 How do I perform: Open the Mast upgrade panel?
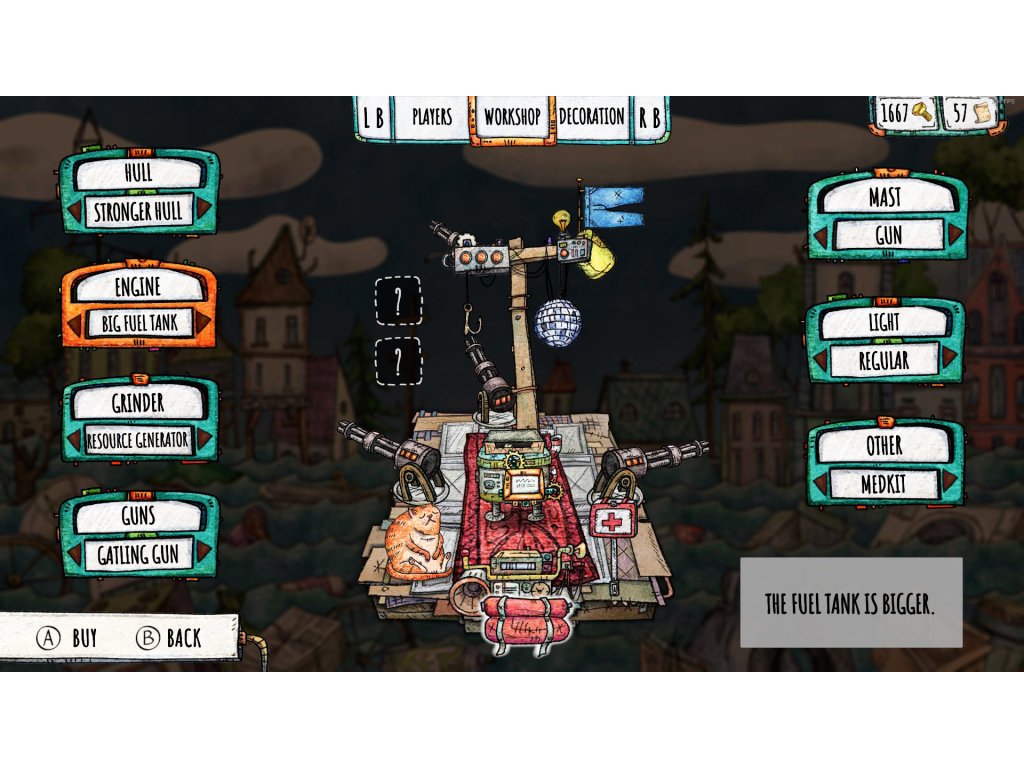[x=885, y=198]
